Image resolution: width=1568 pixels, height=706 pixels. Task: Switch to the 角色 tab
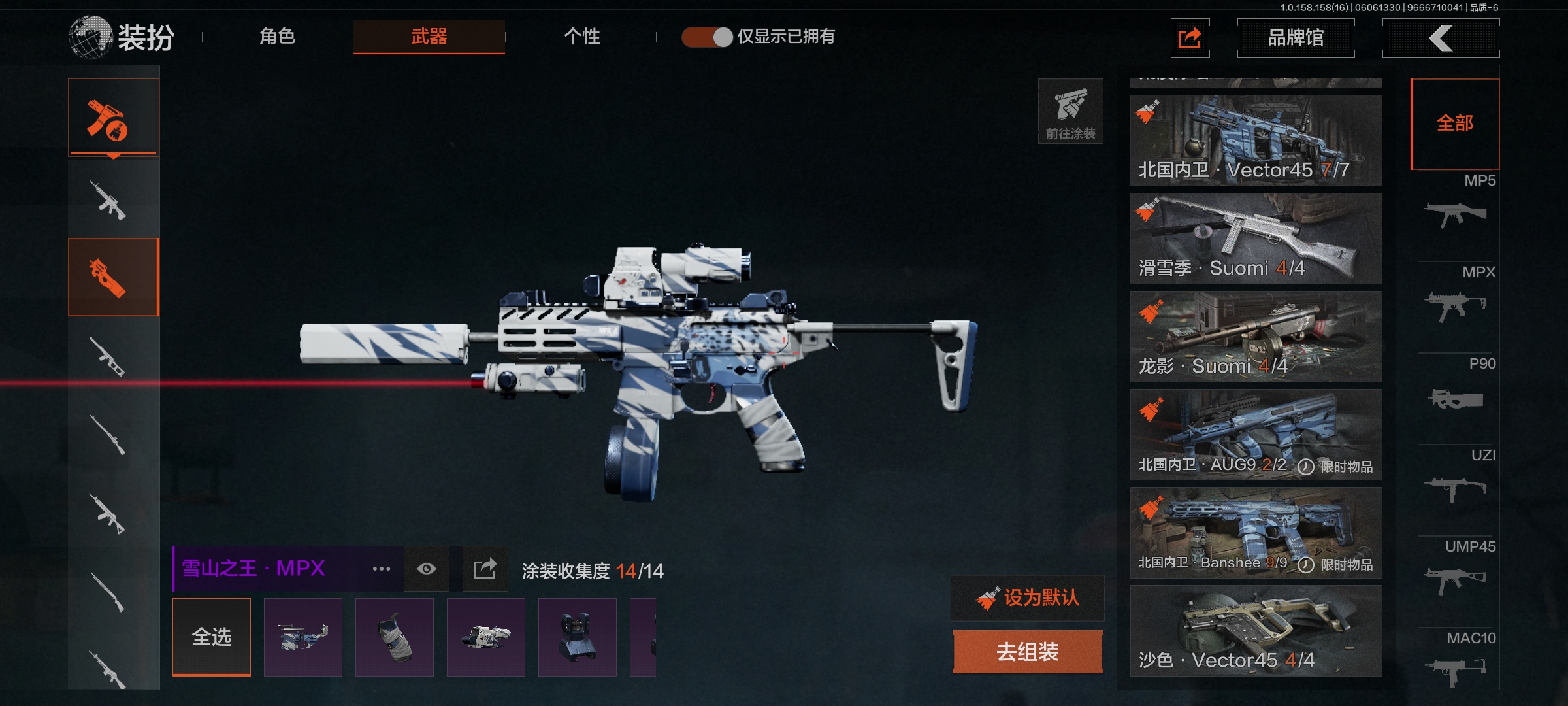tap(278, 37)
